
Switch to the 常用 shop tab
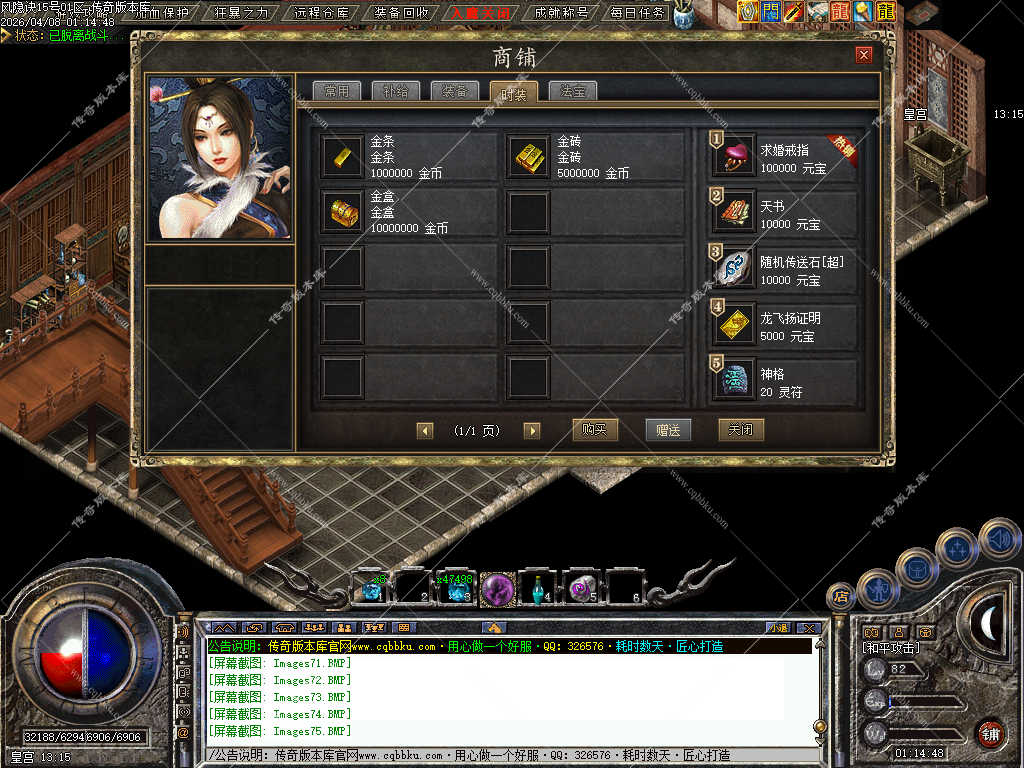click(336, 91)
